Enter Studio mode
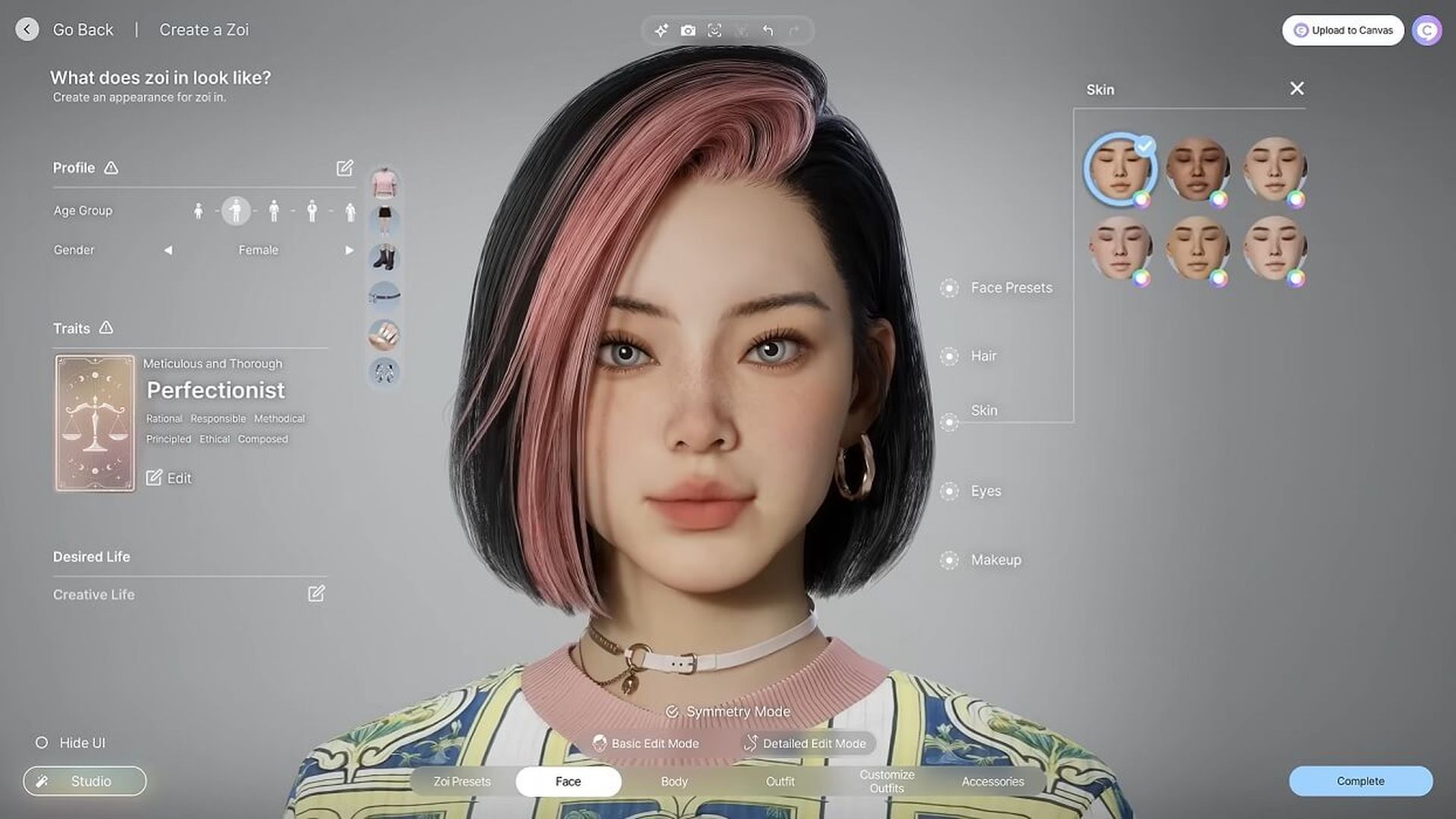1456x819 pixels. click(x=85, y=781)
